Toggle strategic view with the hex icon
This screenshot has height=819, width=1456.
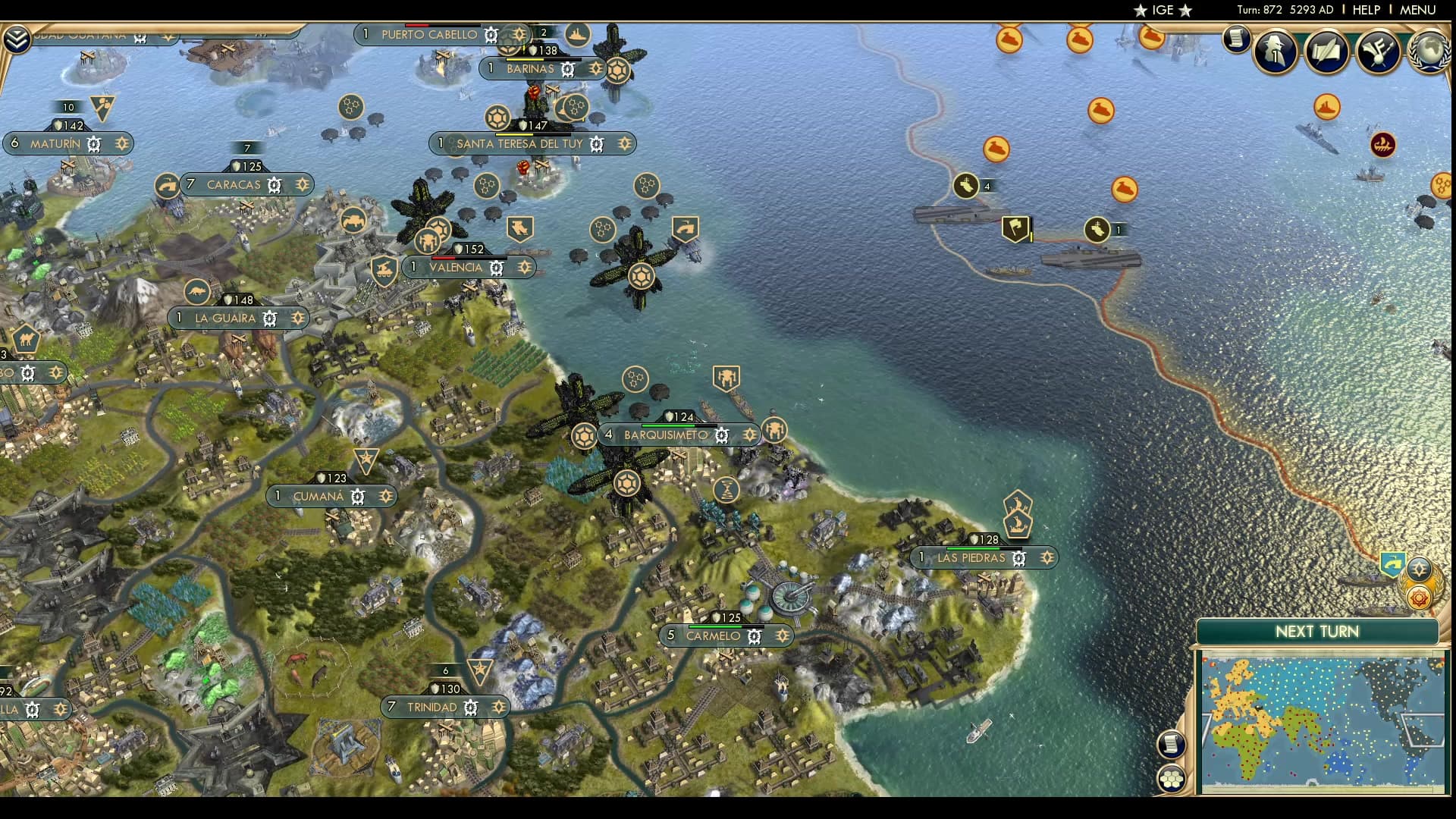1170,779
